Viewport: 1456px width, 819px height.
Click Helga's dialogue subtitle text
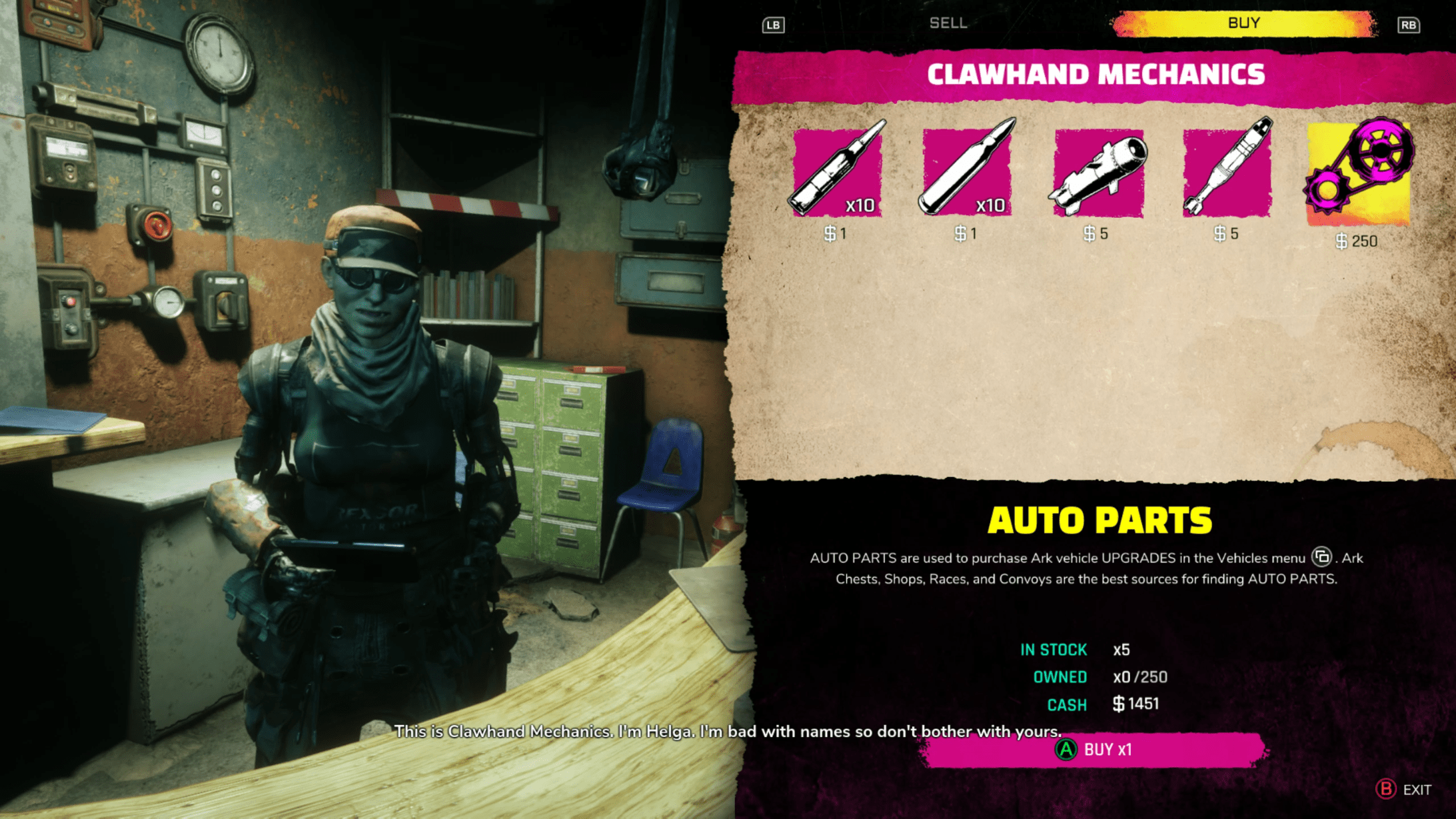[x=726, y=731]
